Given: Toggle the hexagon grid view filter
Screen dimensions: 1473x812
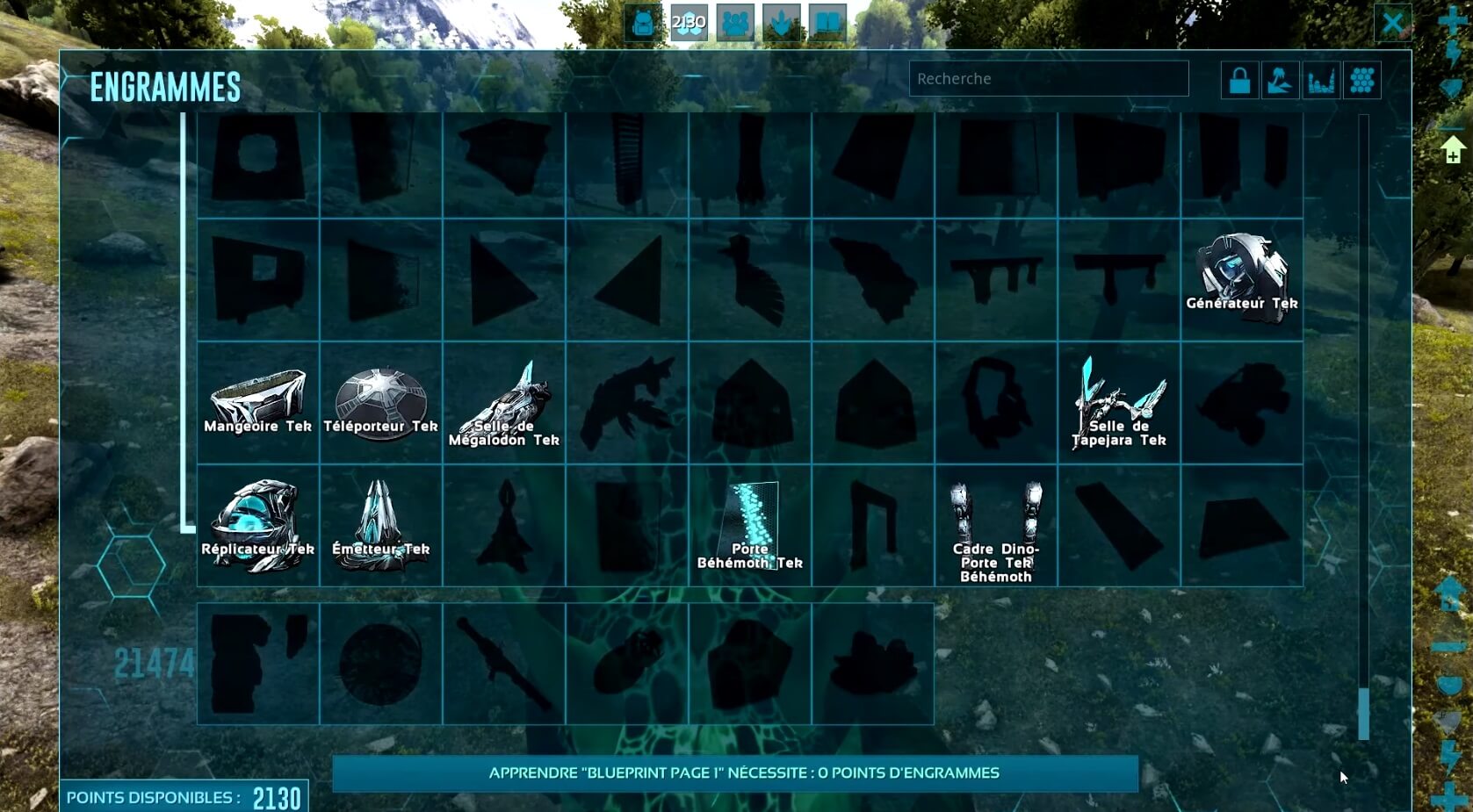Looking at the screenshot, I should pos(1362,79).
